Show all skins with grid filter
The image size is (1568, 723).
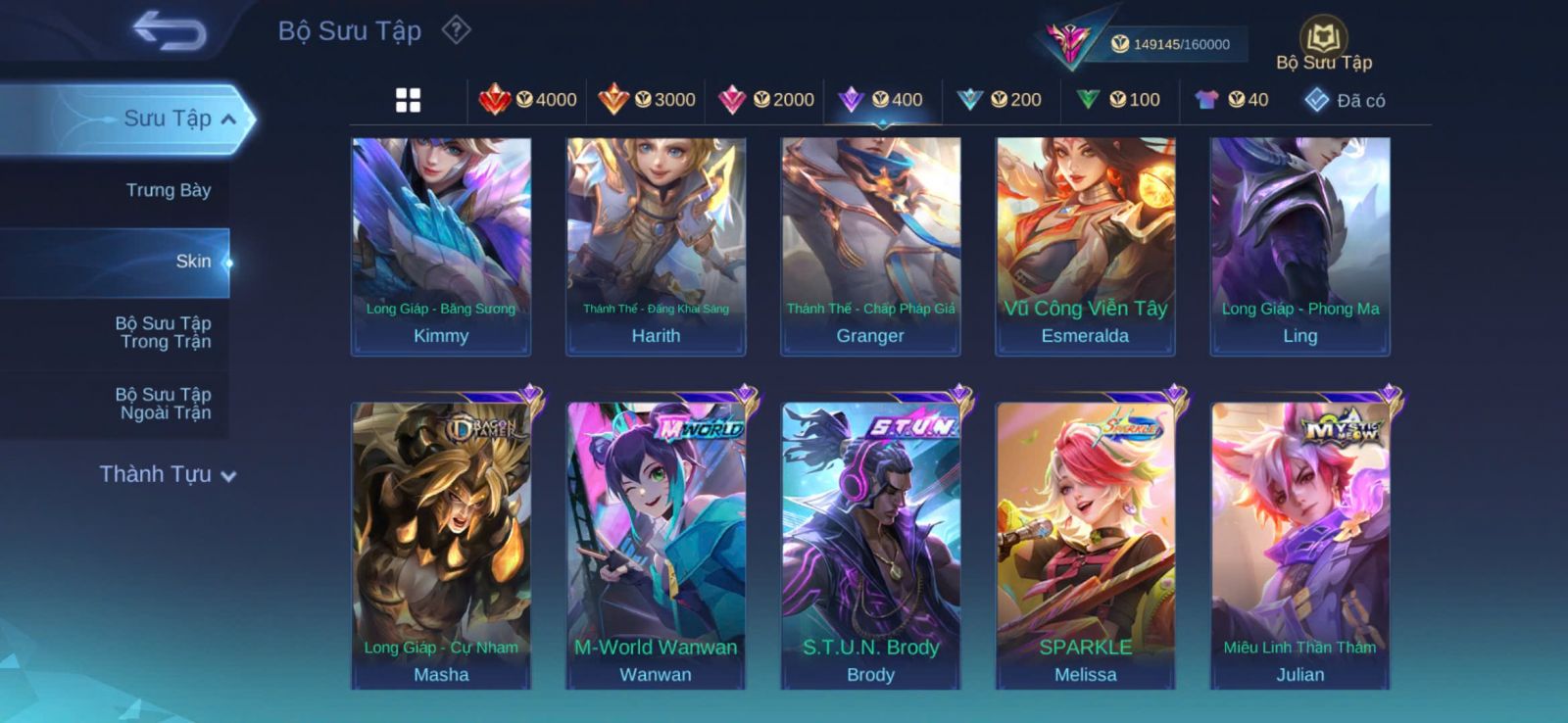pyautogui.click(x=408, y=100)
